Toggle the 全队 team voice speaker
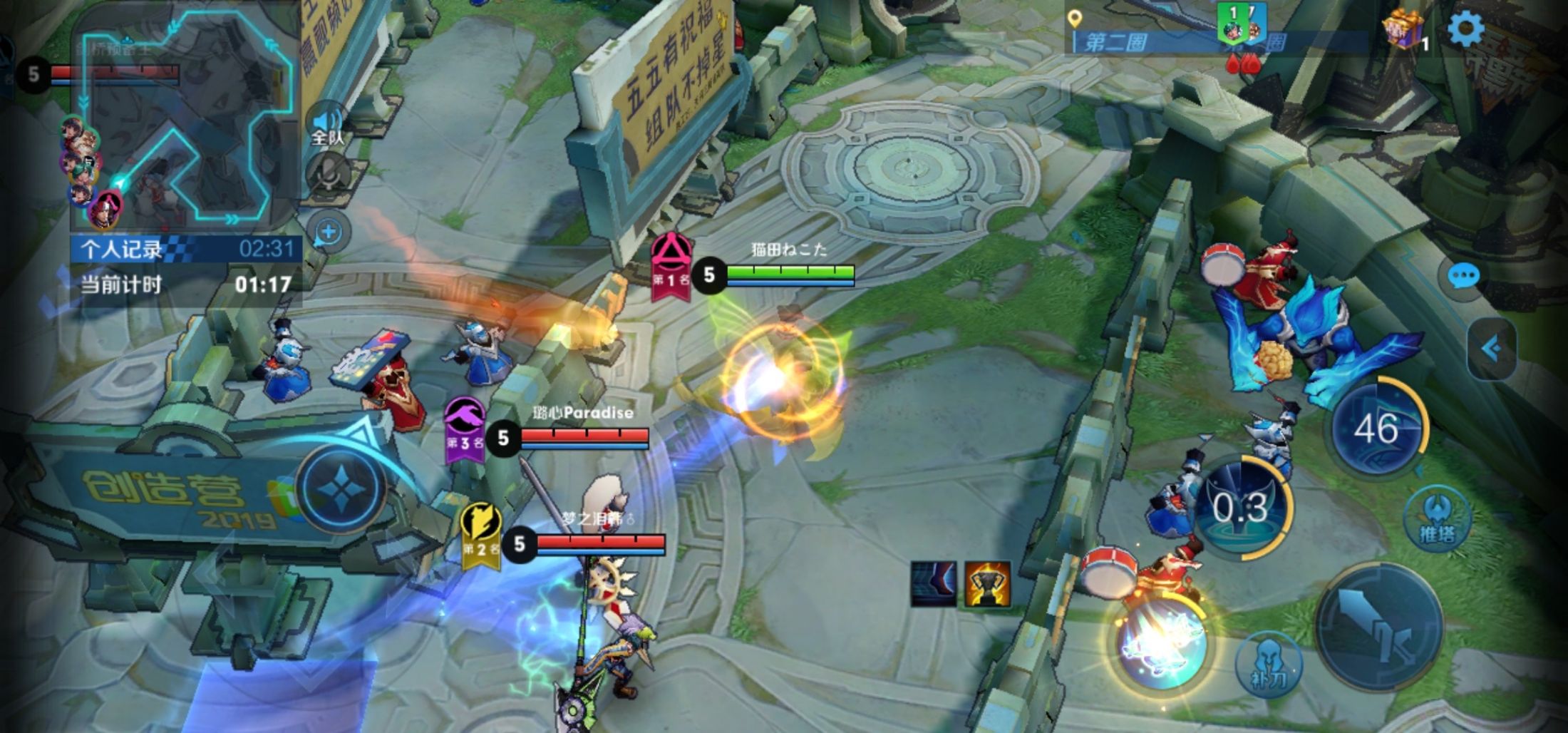Image resolution: width=1568 pixels, height=733 pixels. coord(327,124)
